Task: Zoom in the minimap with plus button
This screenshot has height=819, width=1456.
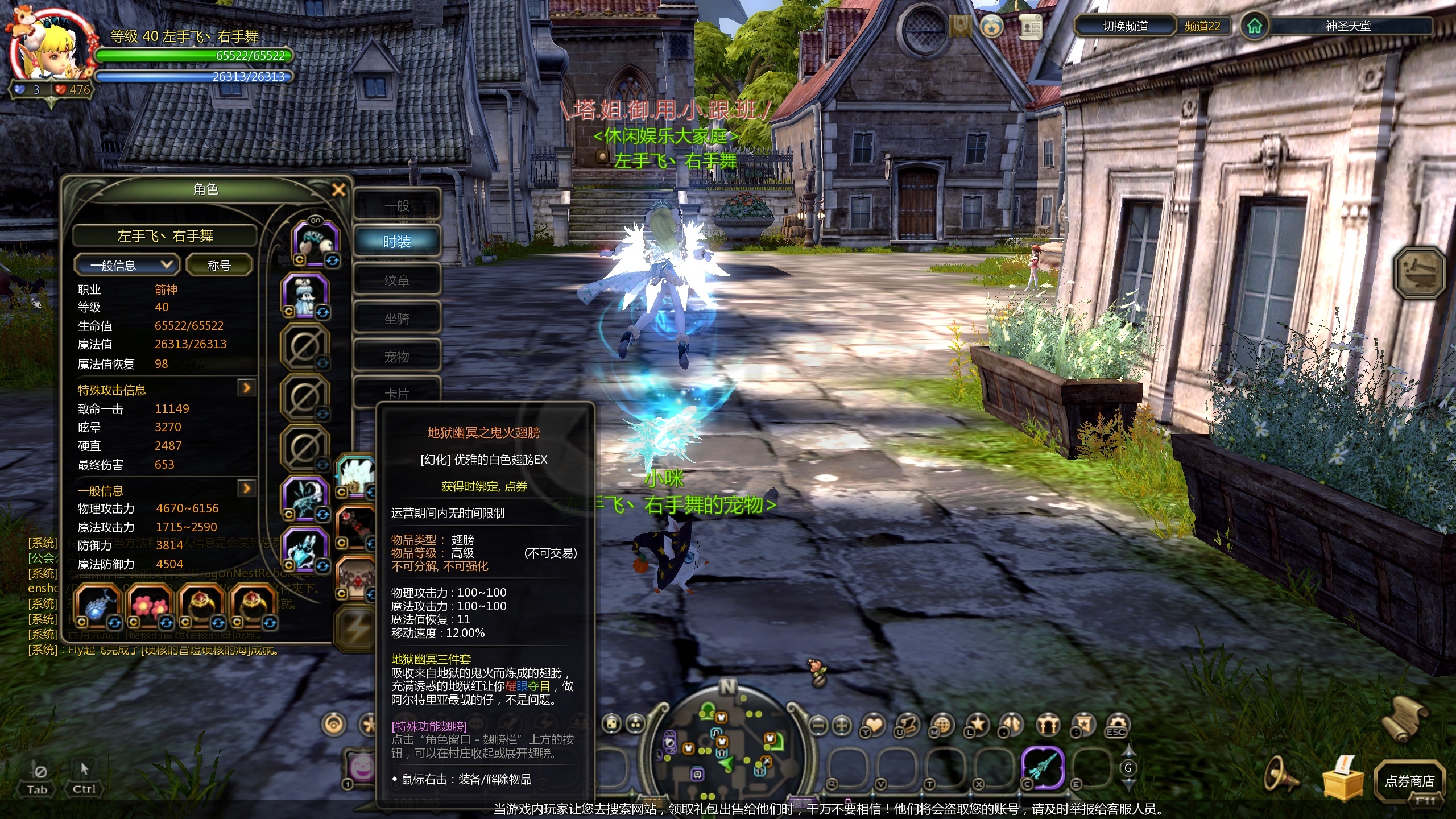Action: pyautogui.click(x=842, y=725)
